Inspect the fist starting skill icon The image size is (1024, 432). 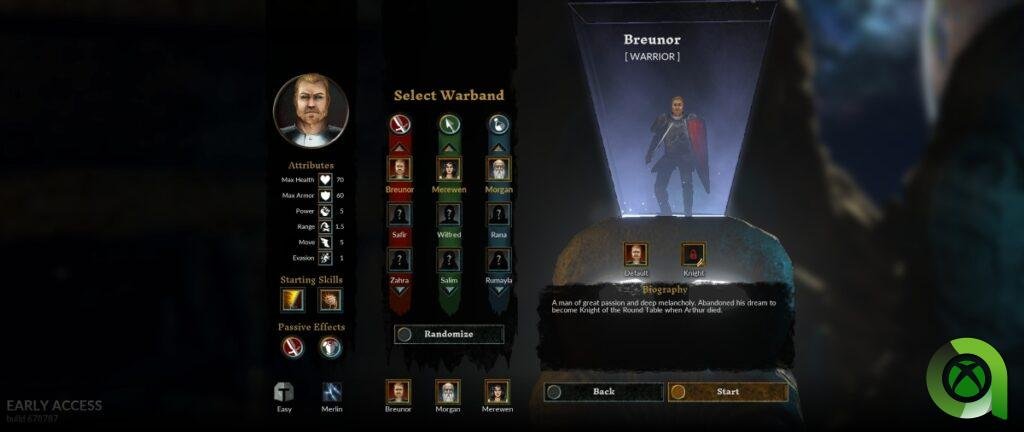click(x=330, y=299)
